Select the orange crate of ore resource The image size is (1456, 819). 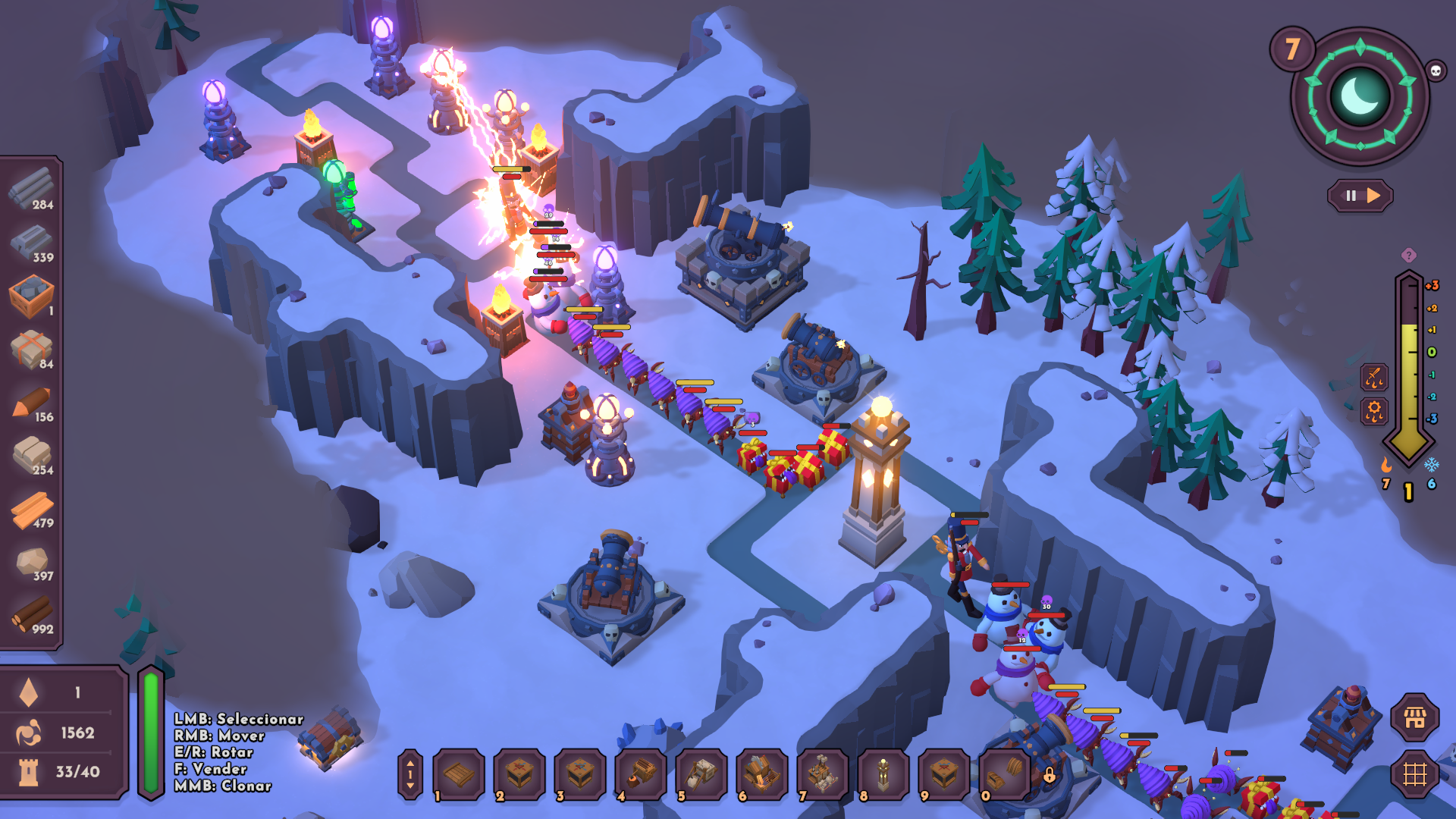point(32,296)
